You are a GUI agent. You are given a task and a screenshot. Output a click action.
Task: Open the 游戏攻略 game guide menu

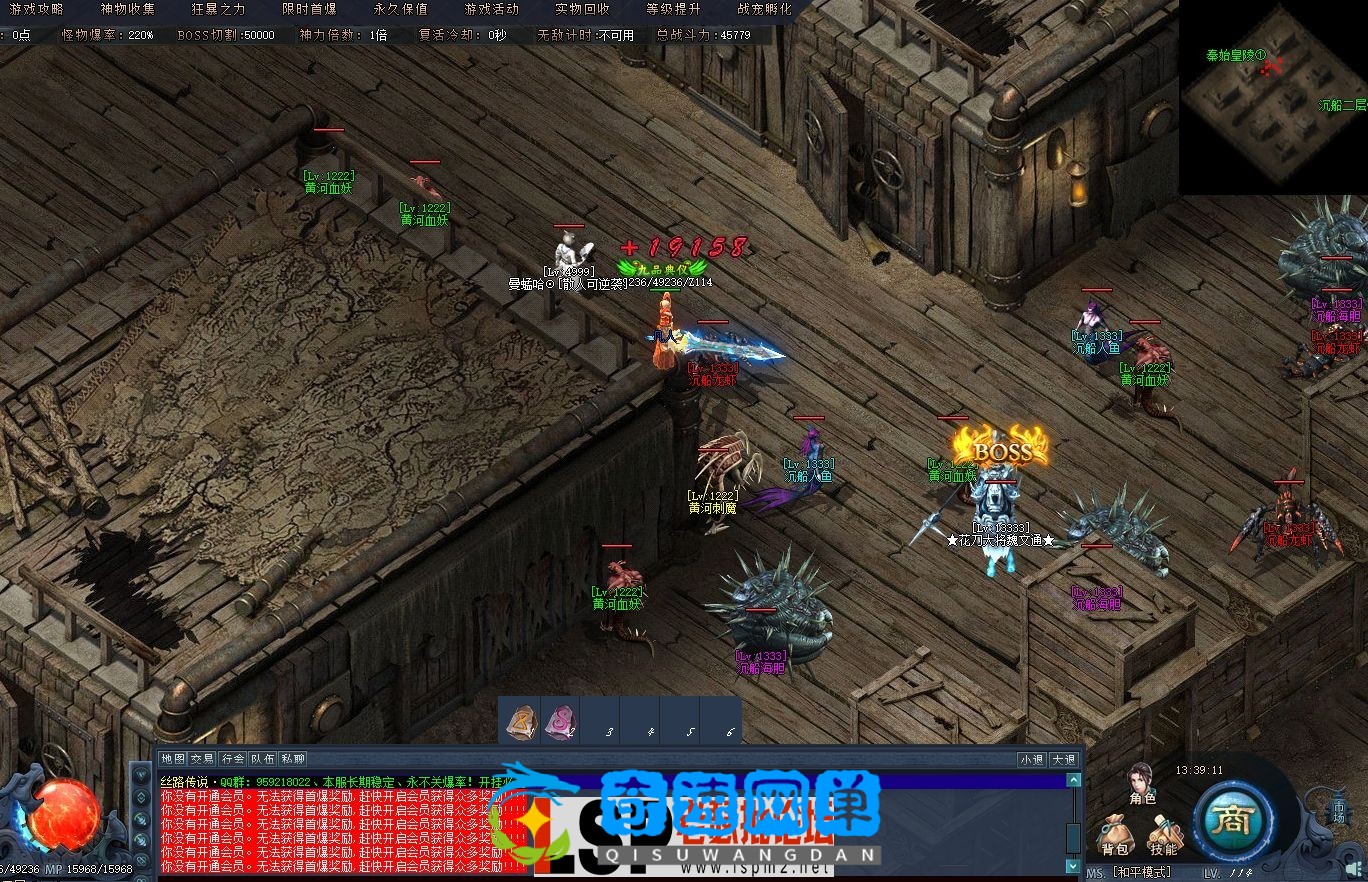[37, 9]
